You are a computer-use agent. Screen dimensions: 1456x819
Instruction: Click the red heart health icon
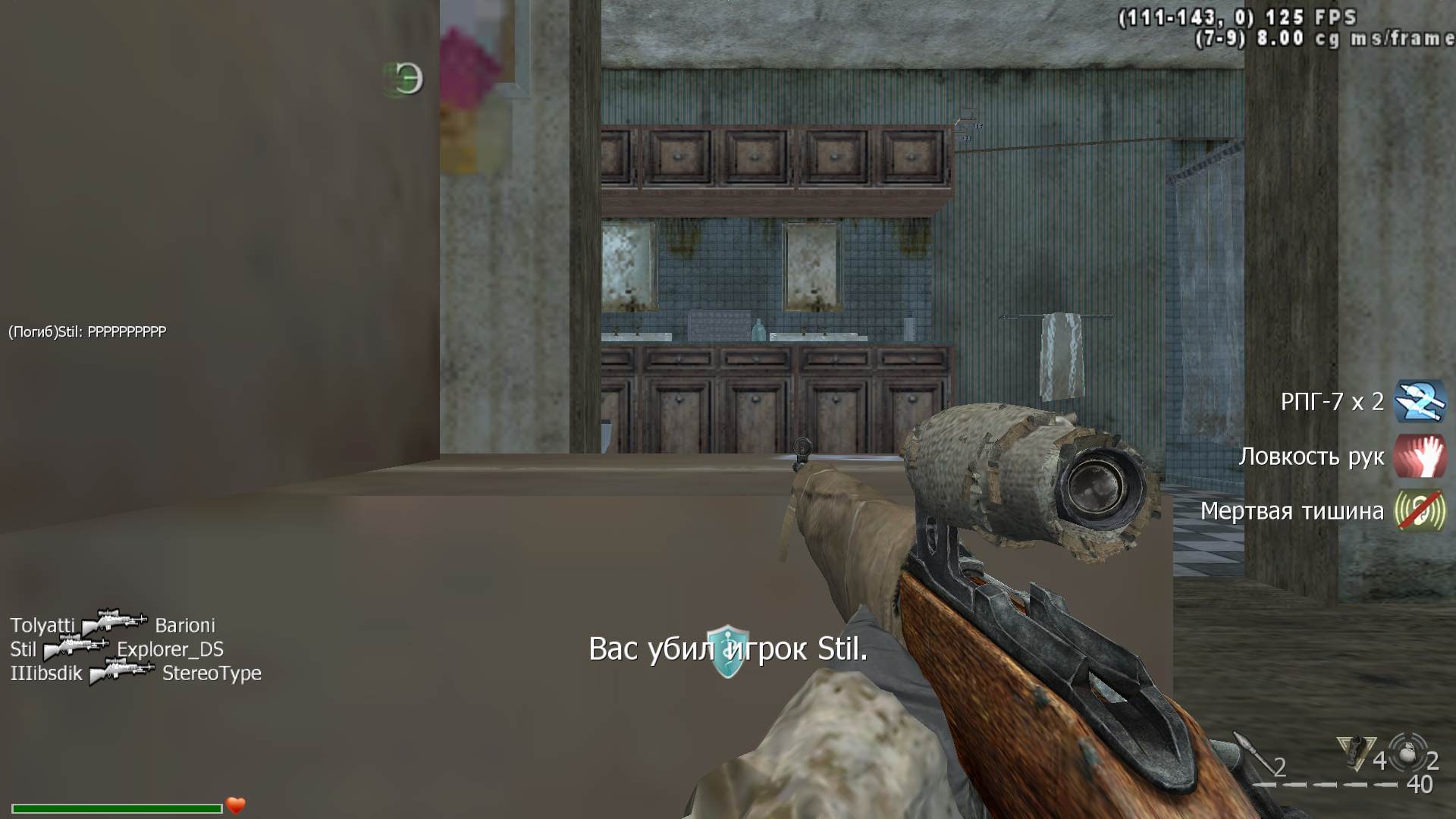click(236, 805)
